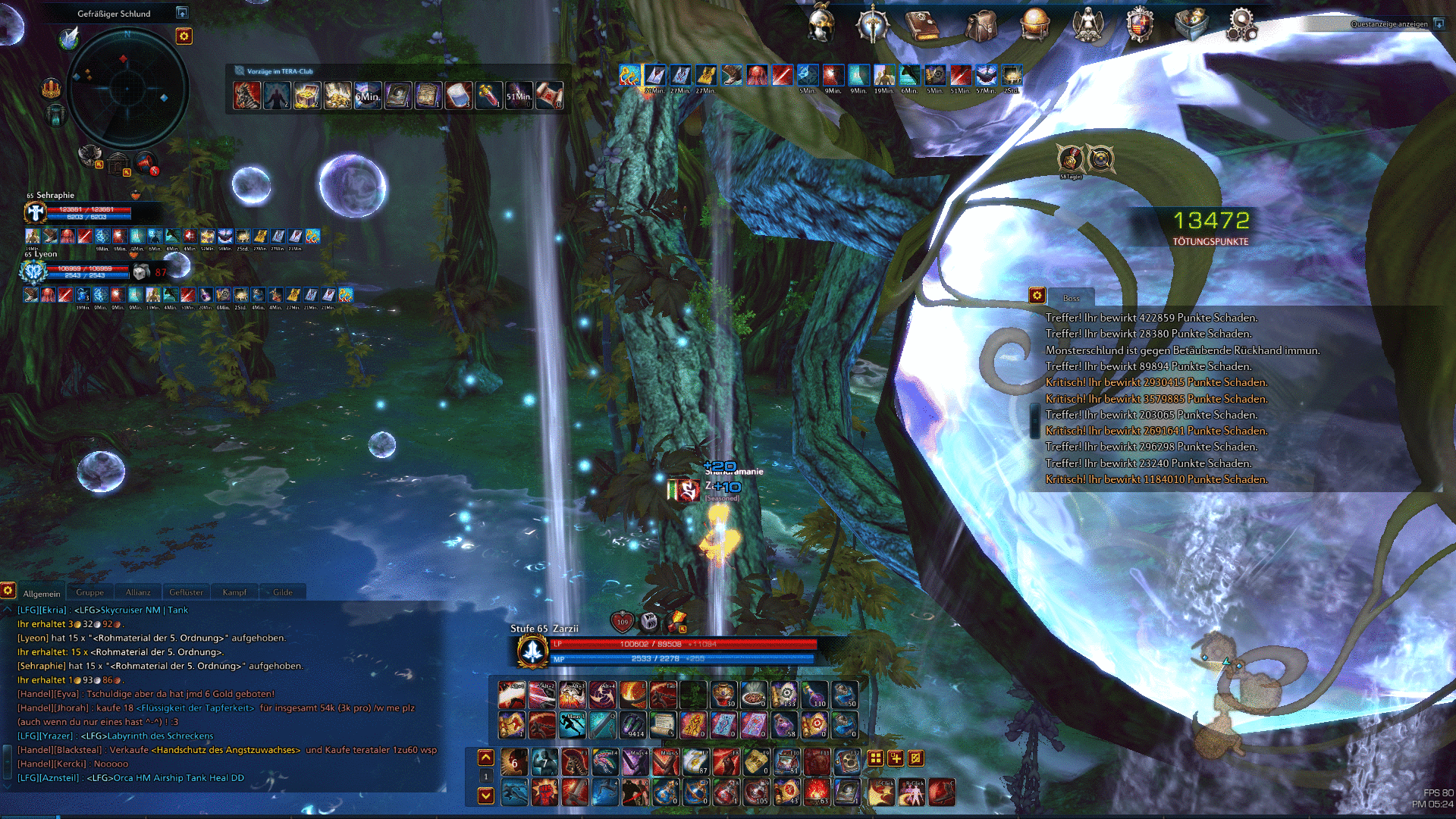The image size is (1456, 819).
Task: Open the guild crest shield menu
Action: tap(1139, 25)
